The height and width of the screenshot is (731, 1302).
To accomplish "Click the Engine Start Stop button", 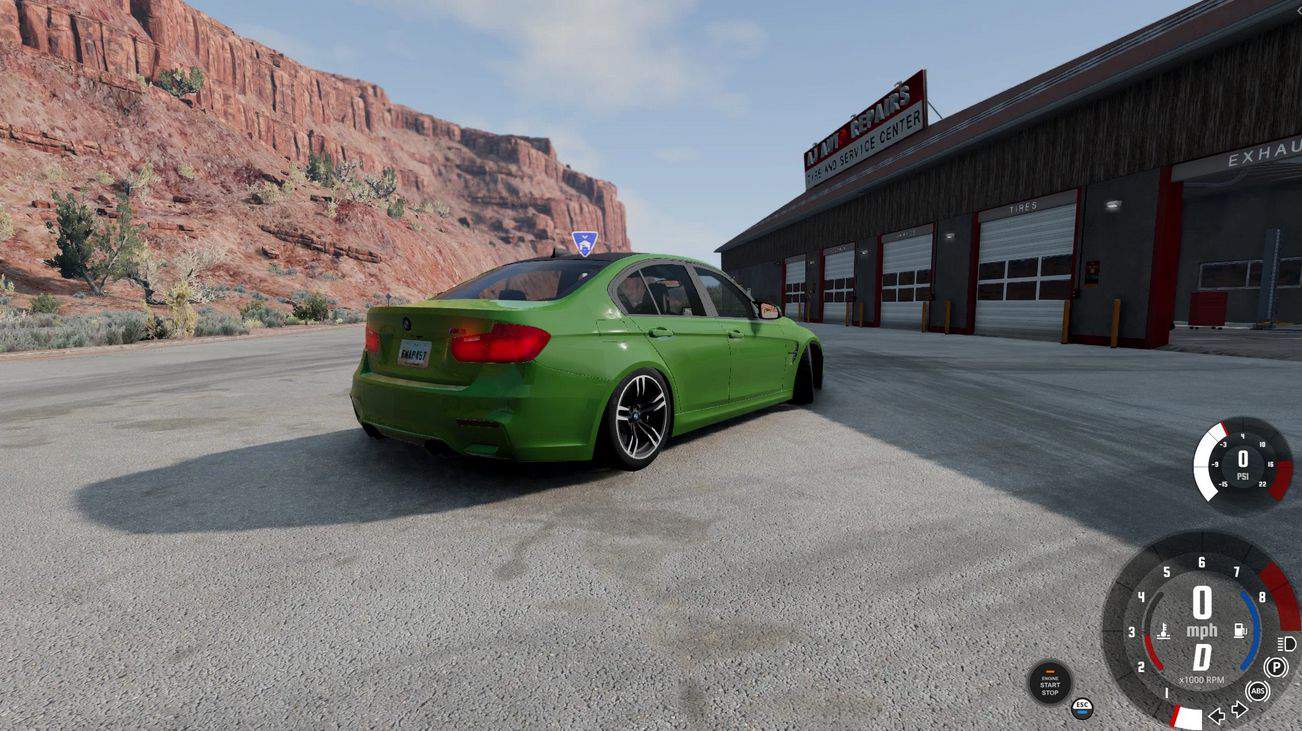I will (1049, 684).
